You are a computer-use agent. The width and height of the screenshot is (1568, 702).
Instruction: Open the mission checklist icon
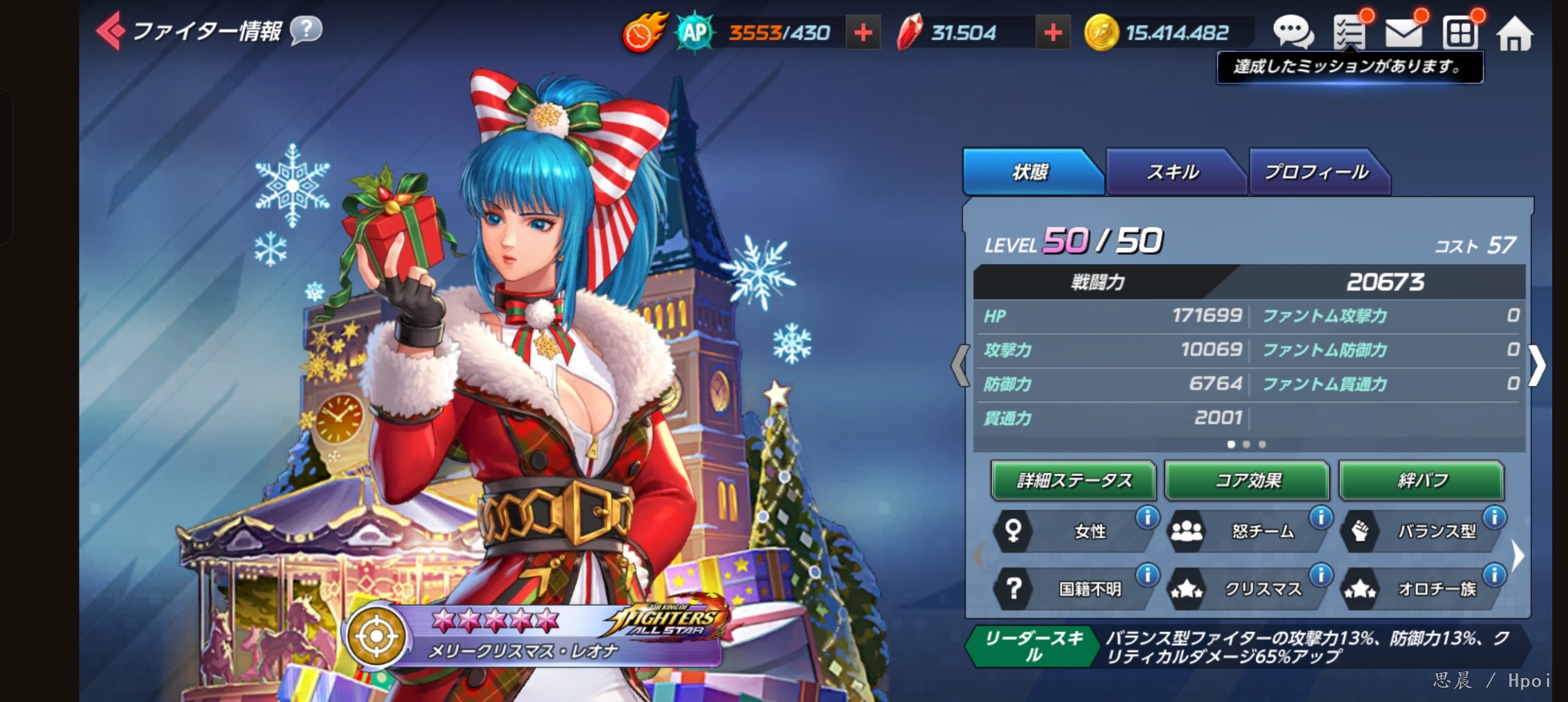[x=1349, y=32]
